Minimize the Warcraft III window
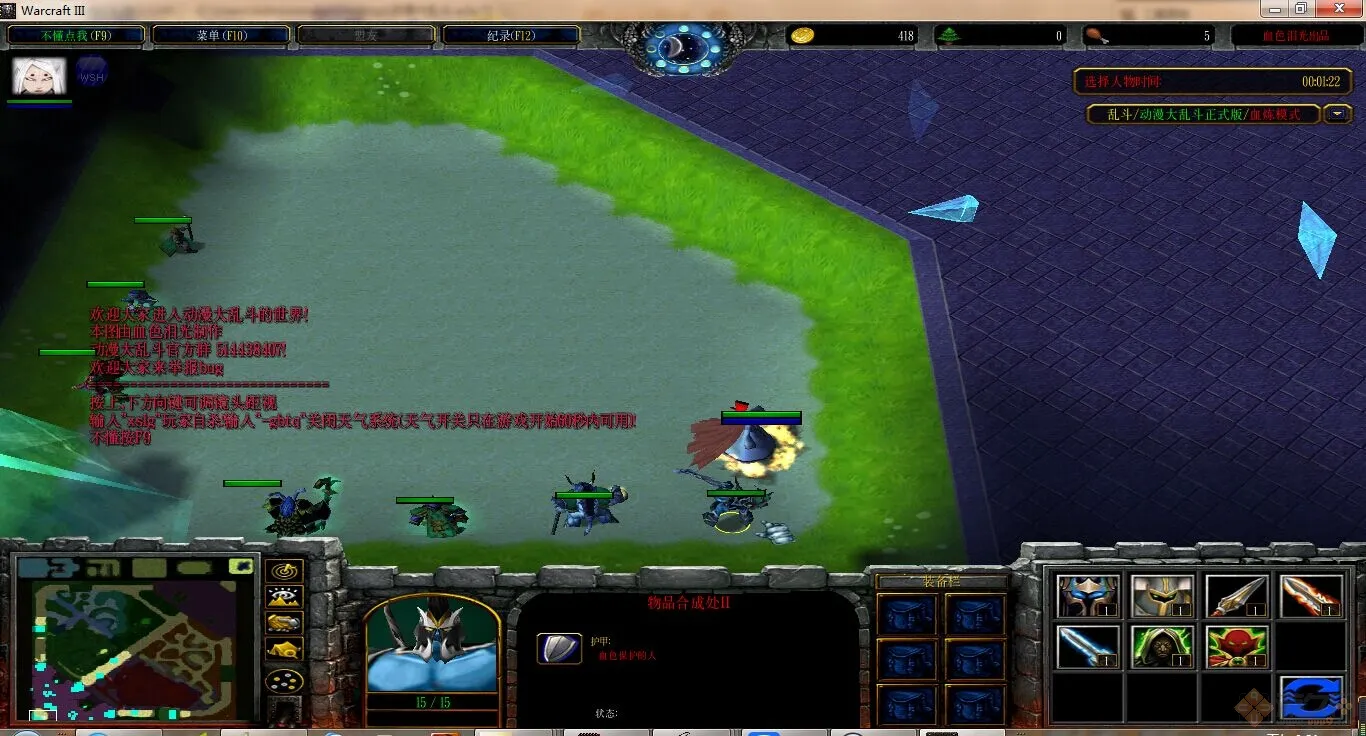 point(1273,9)
